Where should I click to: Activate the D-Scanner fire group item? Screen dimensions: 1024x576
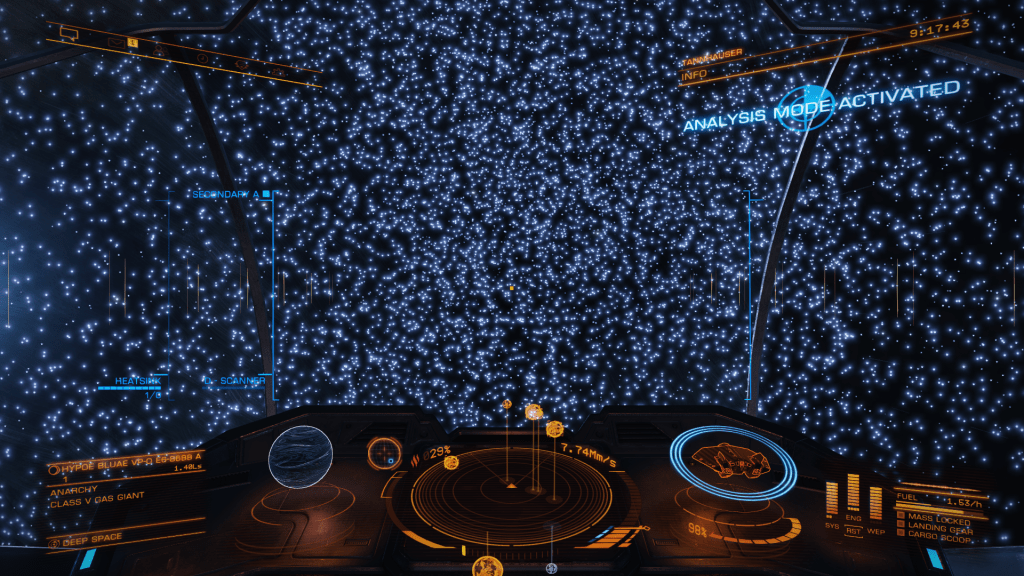[x=235, y=381]
